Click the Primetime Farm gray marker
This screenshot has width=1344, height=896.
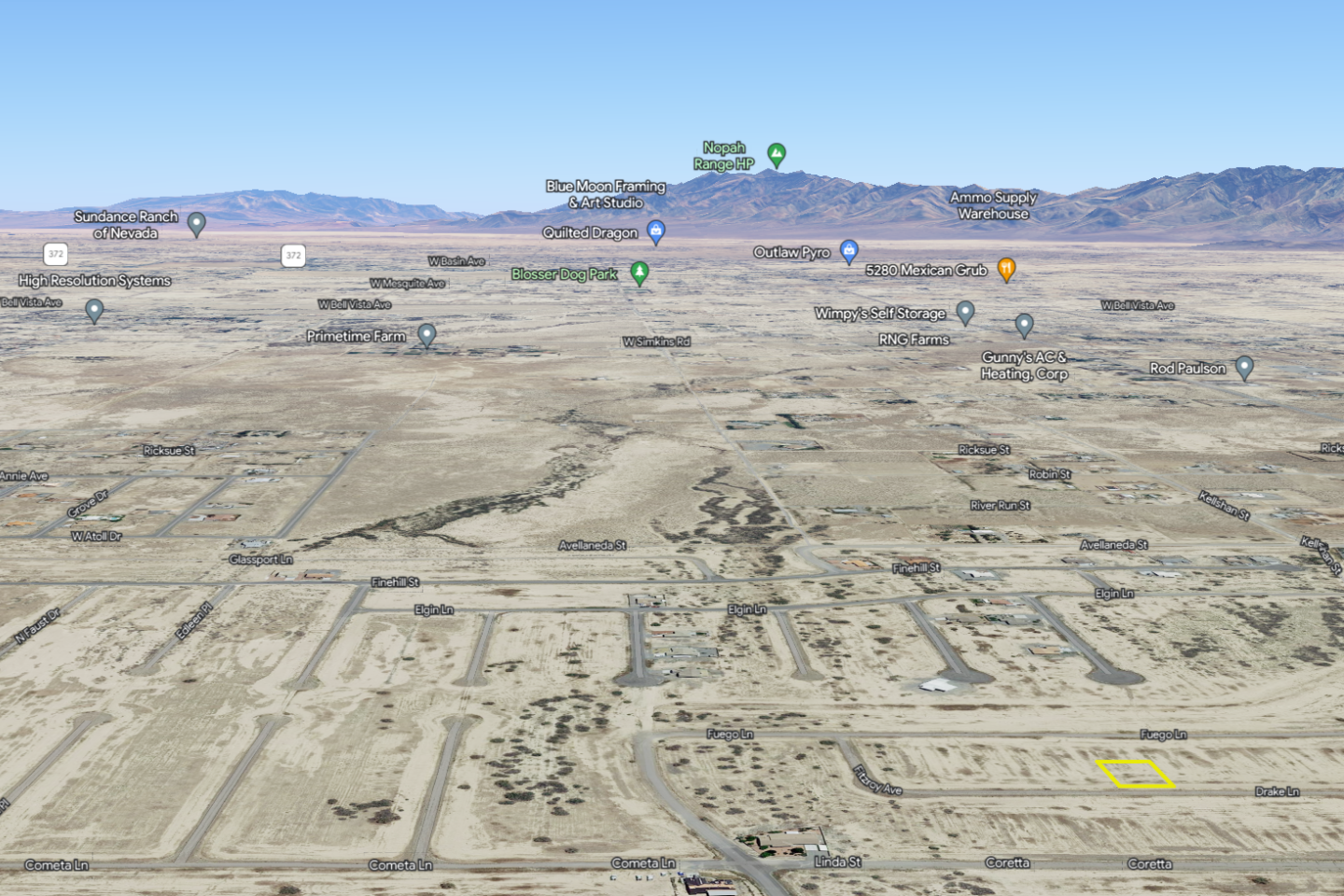tap(427, 335)
